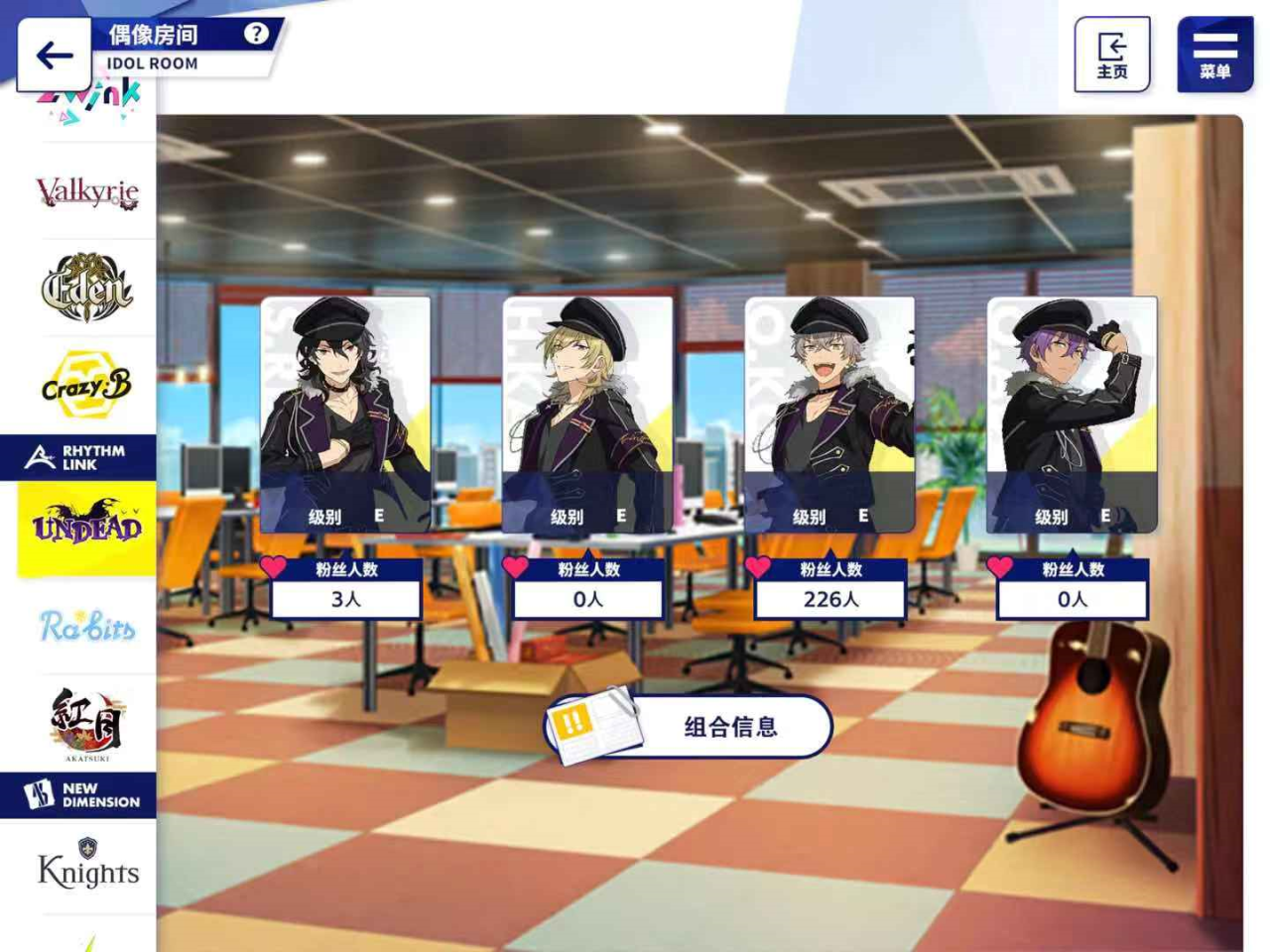The width and height of the screenshot is (1270, 952).
Task: Tap the fan count showing 226人
Action: (831, 599)
